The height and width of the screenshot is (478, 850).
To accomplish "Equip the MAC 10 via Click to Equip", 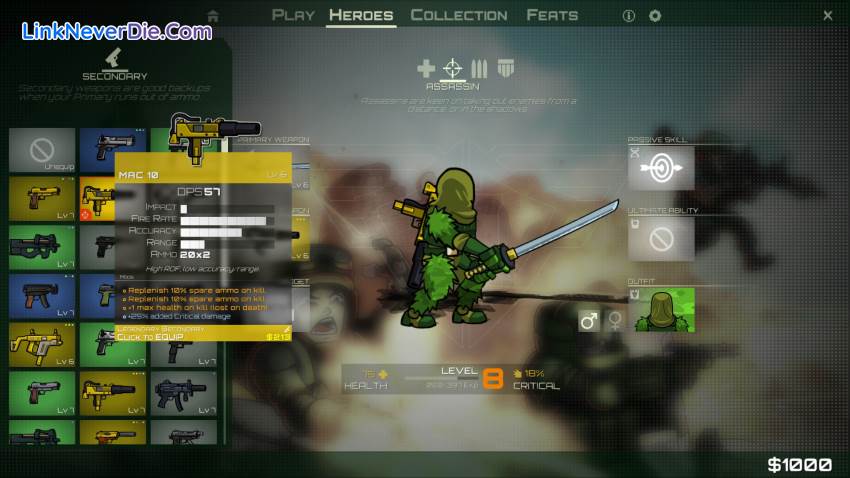I will pyautogui.click(x=203, y=336).
